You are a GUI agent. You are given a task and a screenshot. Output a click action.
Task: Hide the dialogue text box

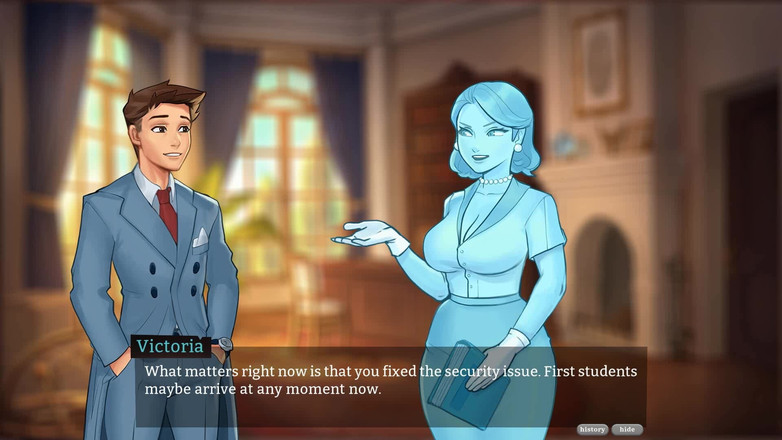[x=627, y=429]
